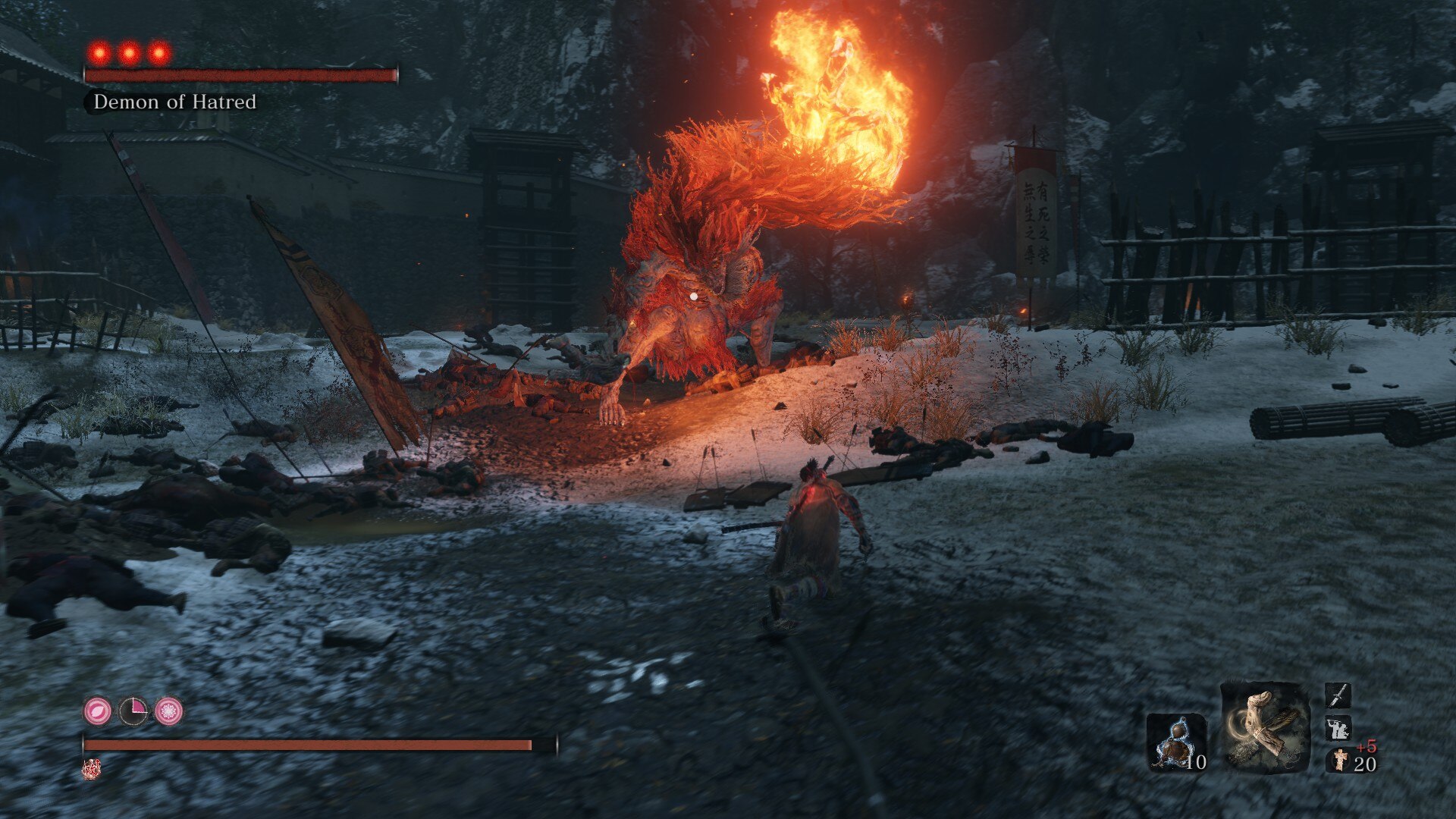Click the spirit emblem paper-doll icon
Image resolution: width=1456 pixels, height=819 pixels.
(x=1340, y=760)
